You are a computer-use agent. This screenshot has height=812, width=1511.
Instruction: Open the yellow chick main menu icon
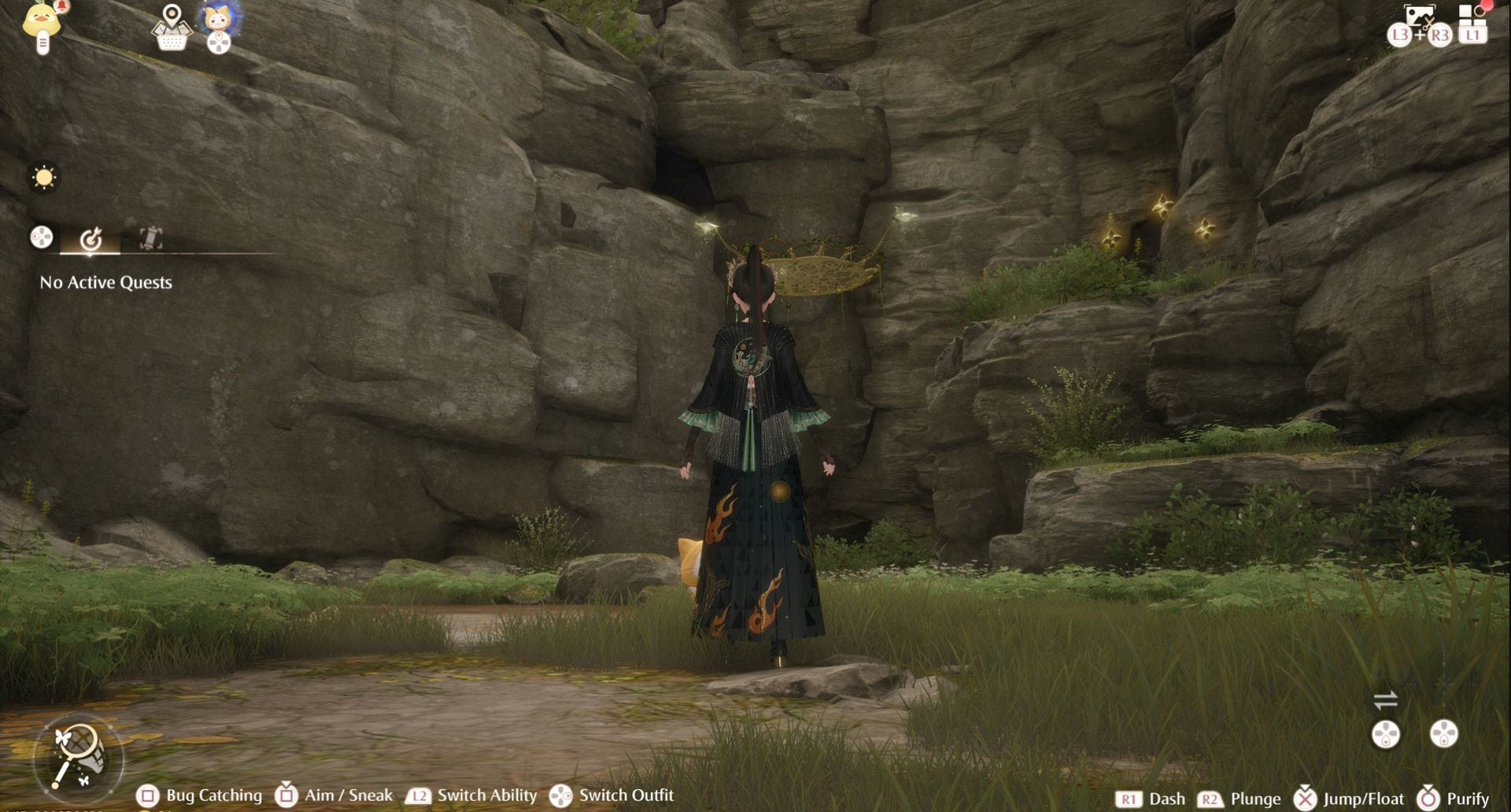pos(42,22)
